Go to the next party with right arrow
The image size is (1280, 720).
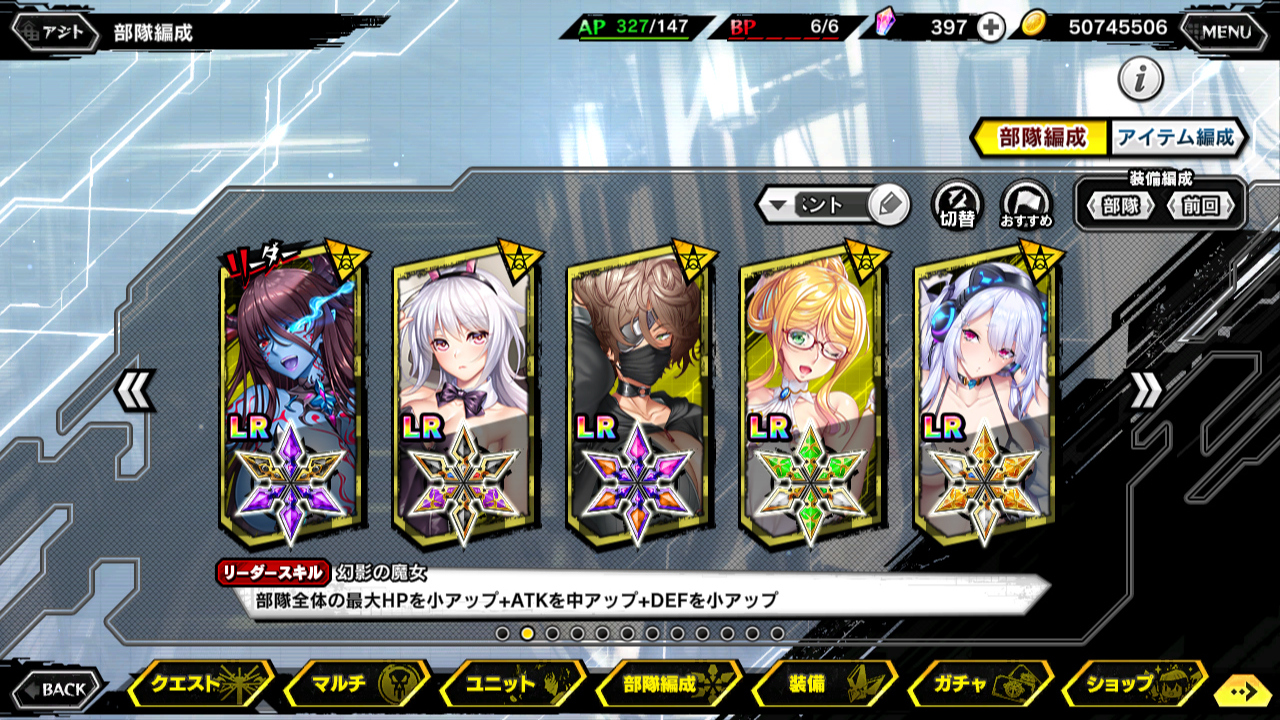tap(1146, 391)
